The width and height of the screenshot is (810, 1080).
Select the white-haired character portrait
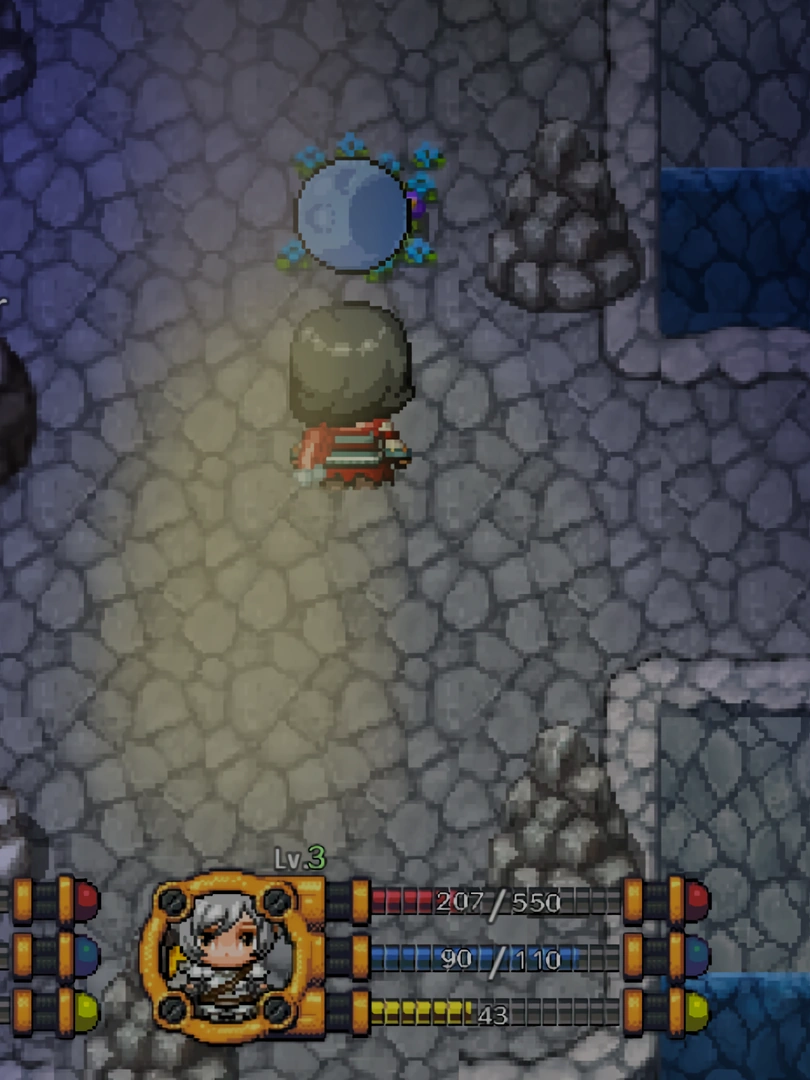click(221, 957)
